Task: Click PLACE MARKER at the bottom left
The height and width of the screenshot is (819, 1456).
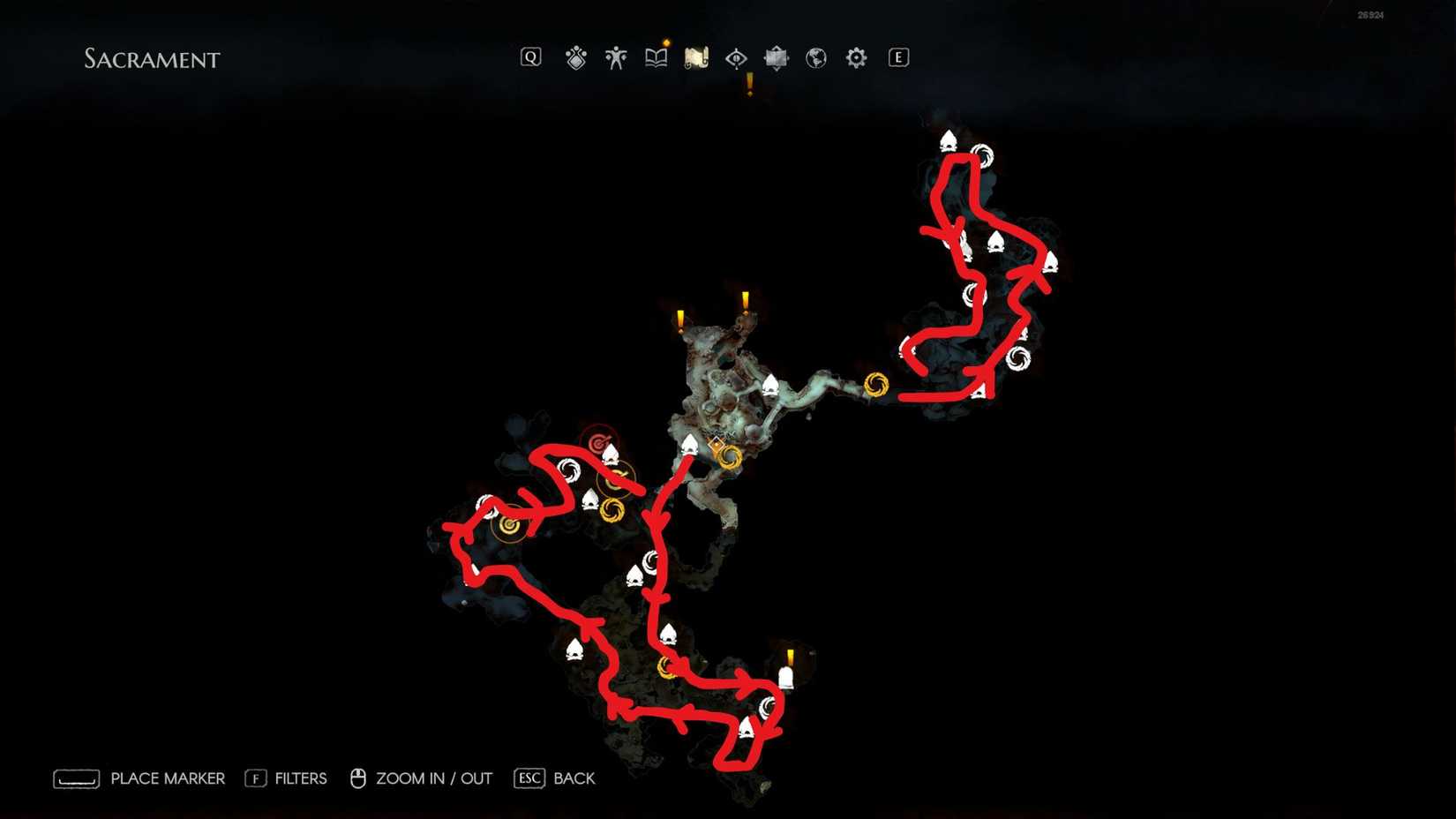Action: 166,778
